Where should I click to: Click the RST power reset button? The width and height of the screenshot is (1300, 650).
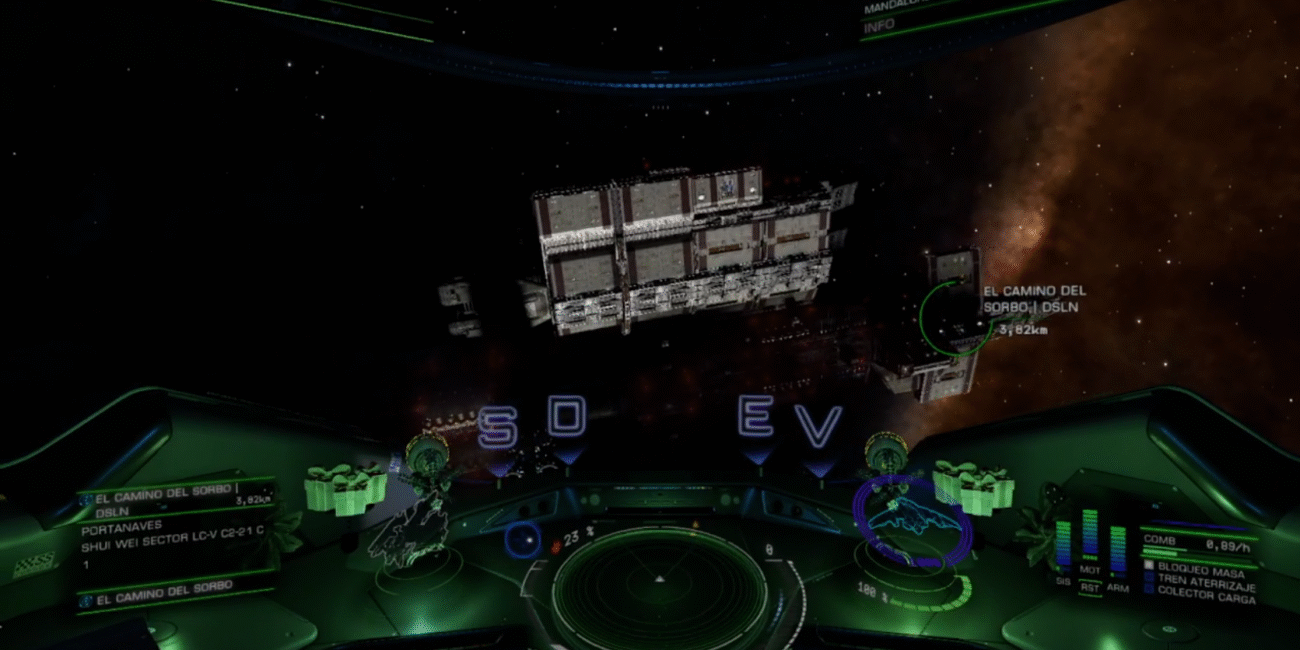point(1088,589)
